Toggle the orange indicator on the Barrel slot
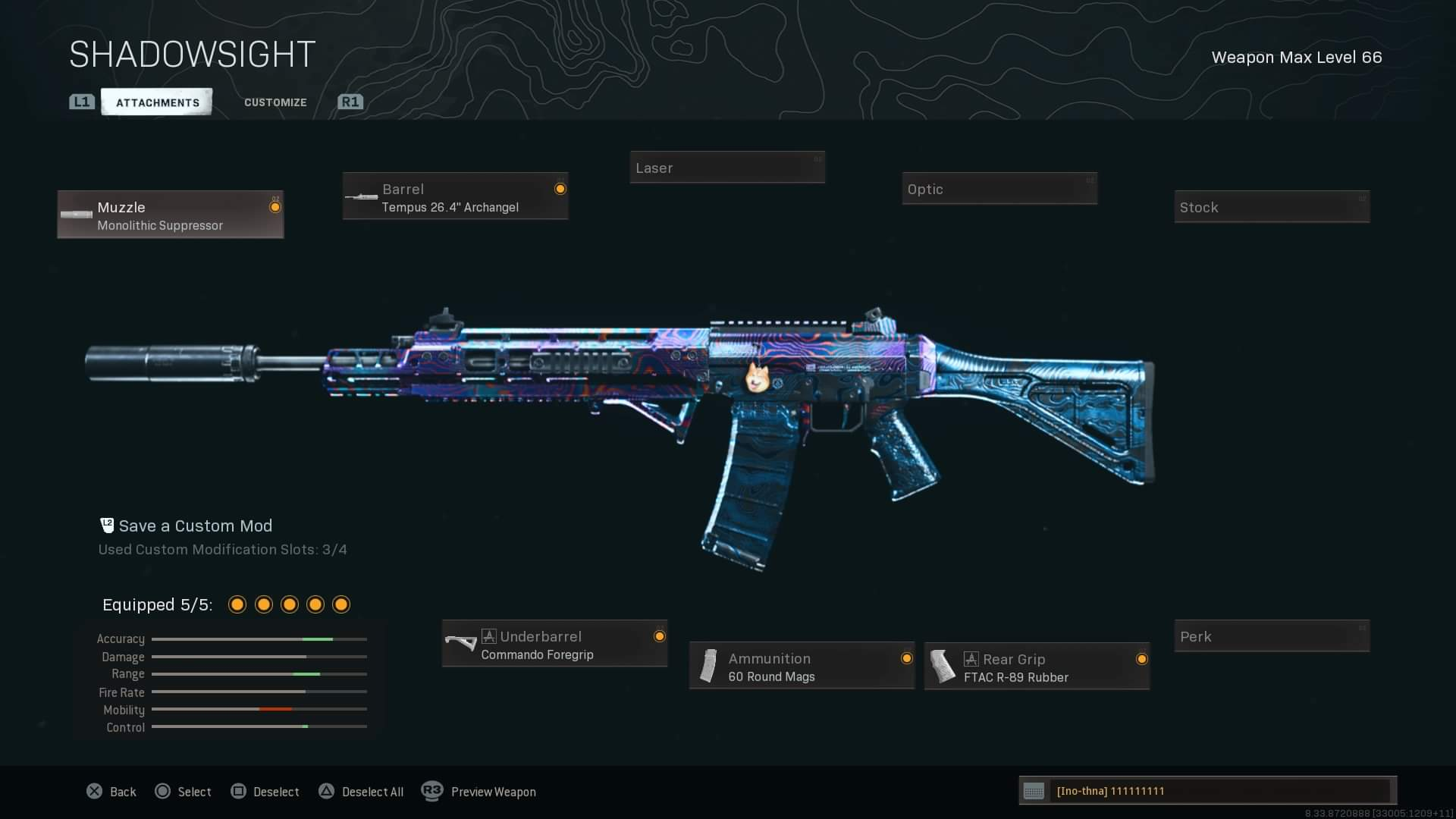The width and height of the screenshot is (1456, 819). coord(560,188)
